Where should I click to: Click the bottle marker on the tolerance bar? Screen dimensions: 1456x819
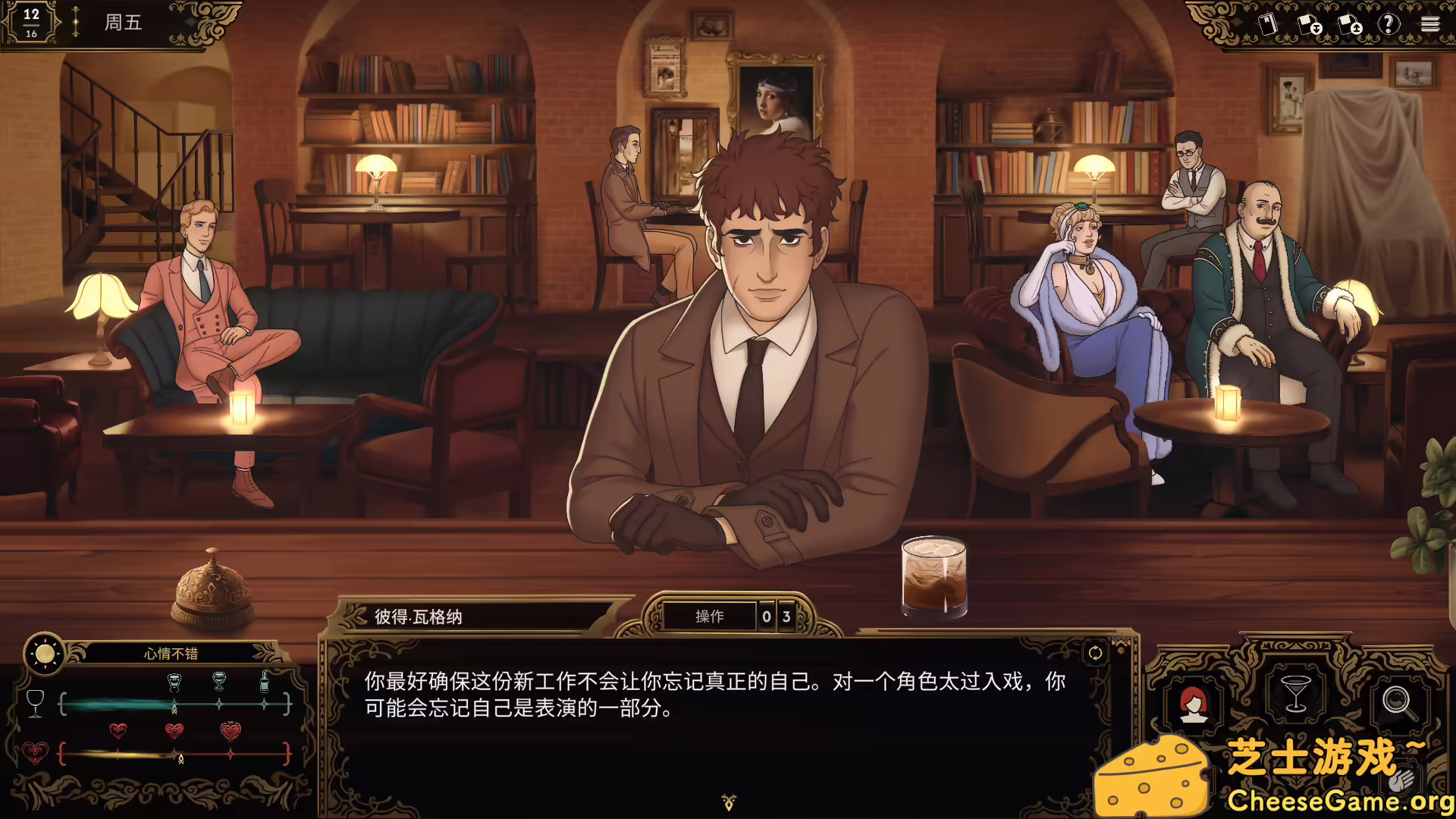(264, 680)
